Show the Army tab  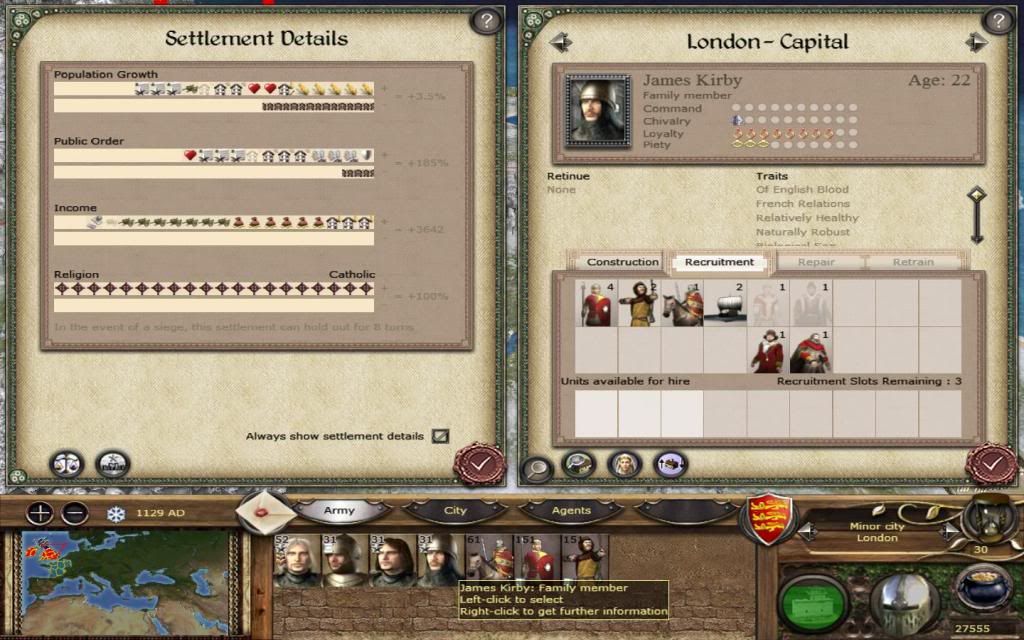[x=340, y=511]
